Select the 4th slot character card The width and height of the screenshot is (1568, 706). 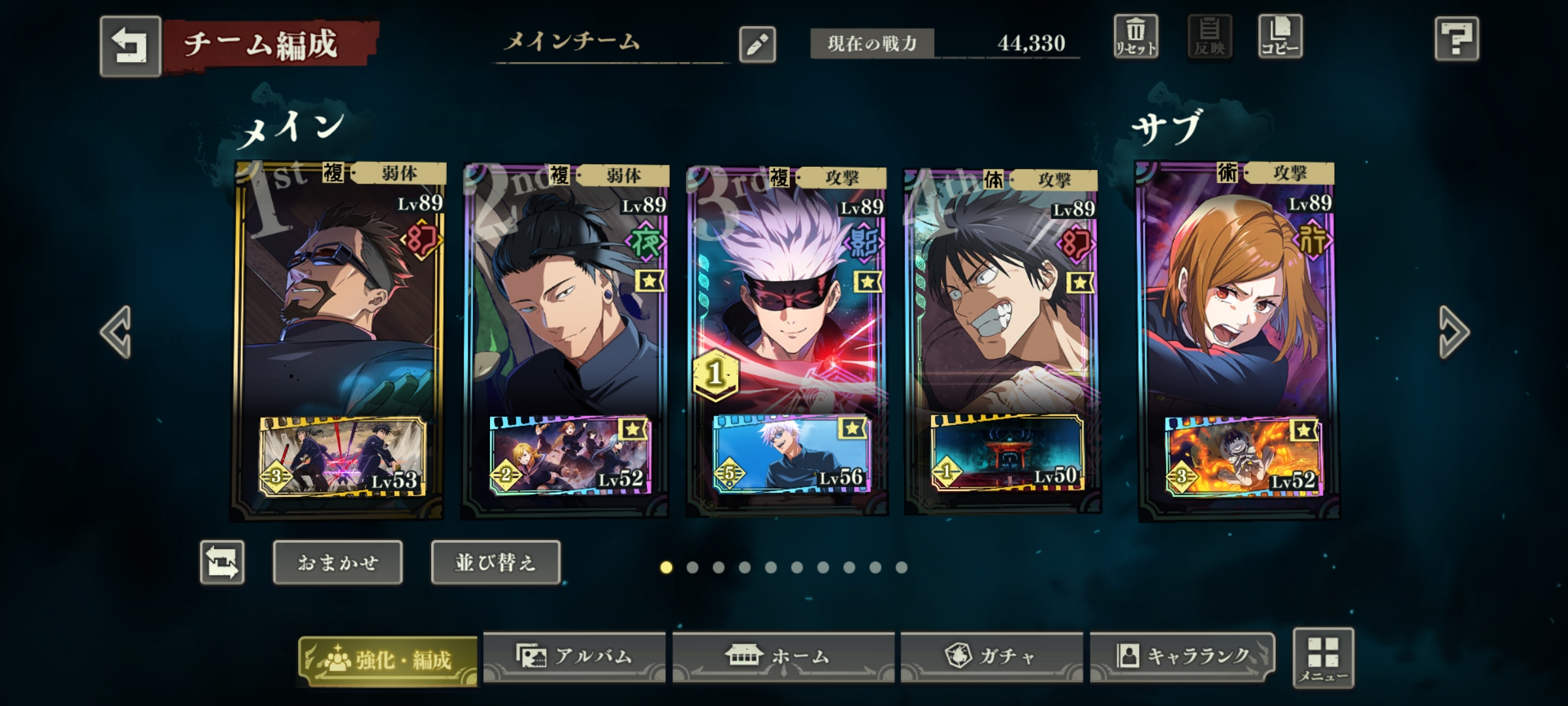click(x=1003, y=294)
